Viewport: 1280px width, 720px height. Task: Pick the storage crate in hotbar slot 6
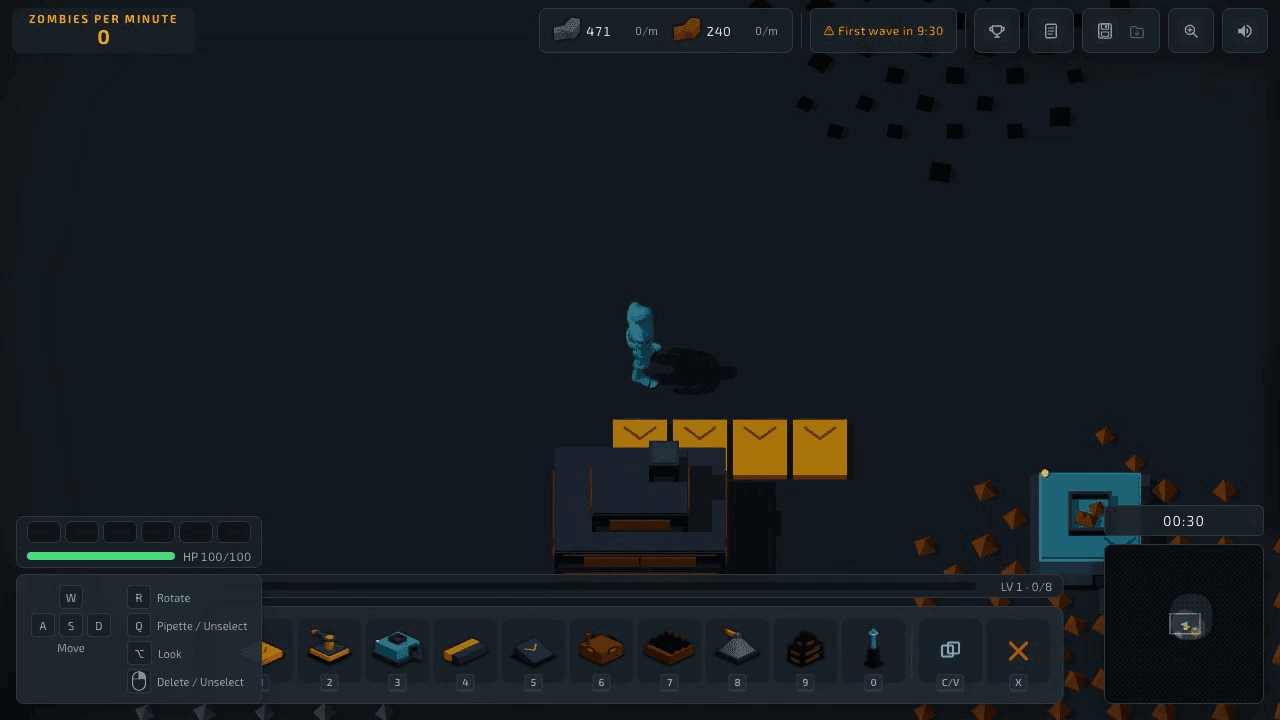601,650
